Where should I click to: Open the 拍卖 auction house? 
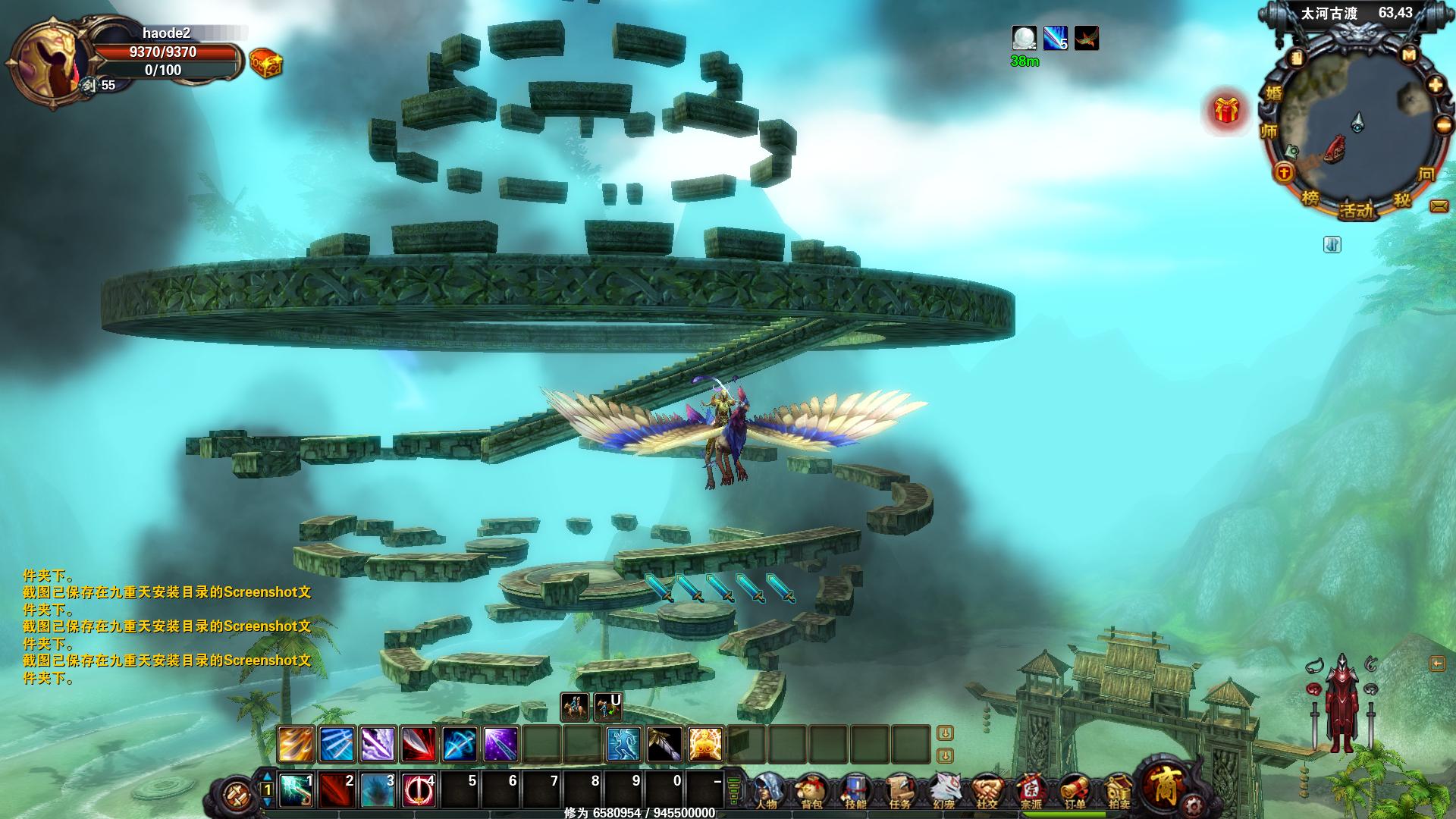coord(1119,792)
